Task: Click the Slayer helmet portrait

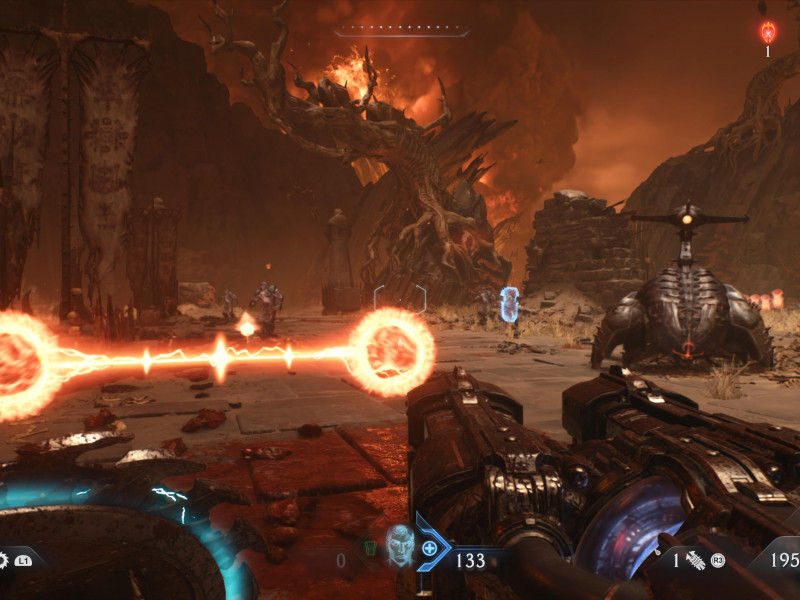Action: [399, 544]
